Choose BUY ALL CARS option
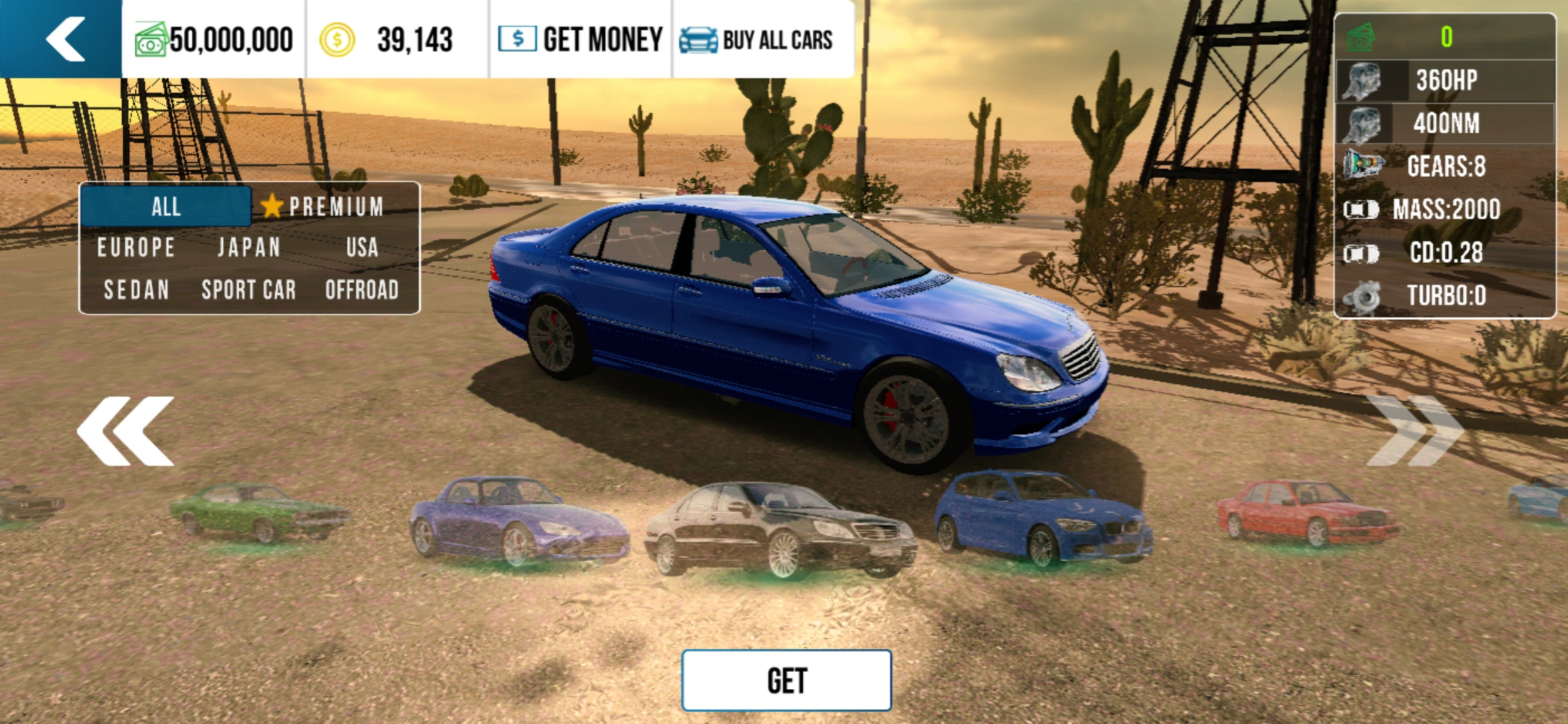 757,40
